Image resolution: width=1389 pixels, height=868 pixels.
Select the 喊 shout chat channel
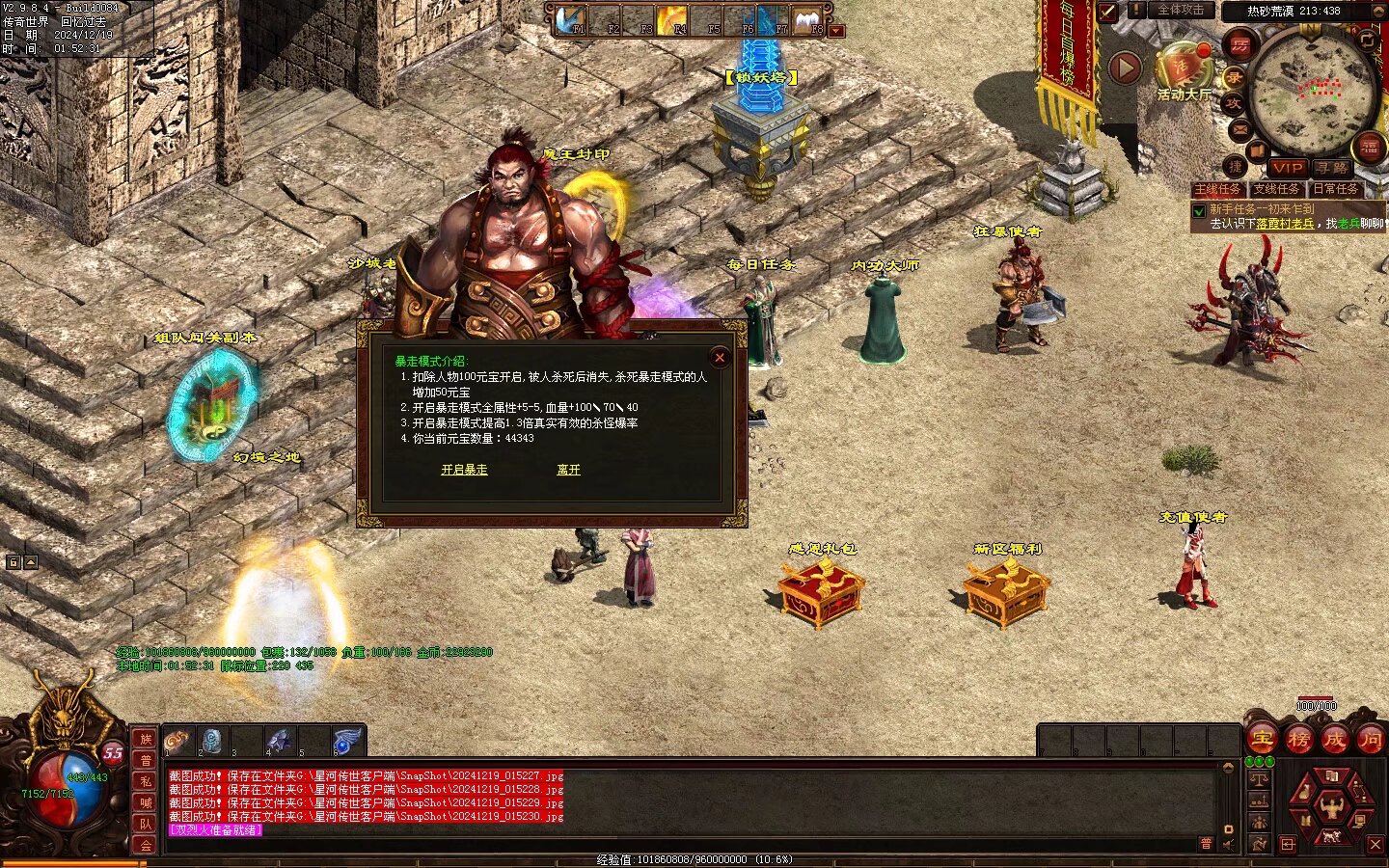[x=145, y=802]
